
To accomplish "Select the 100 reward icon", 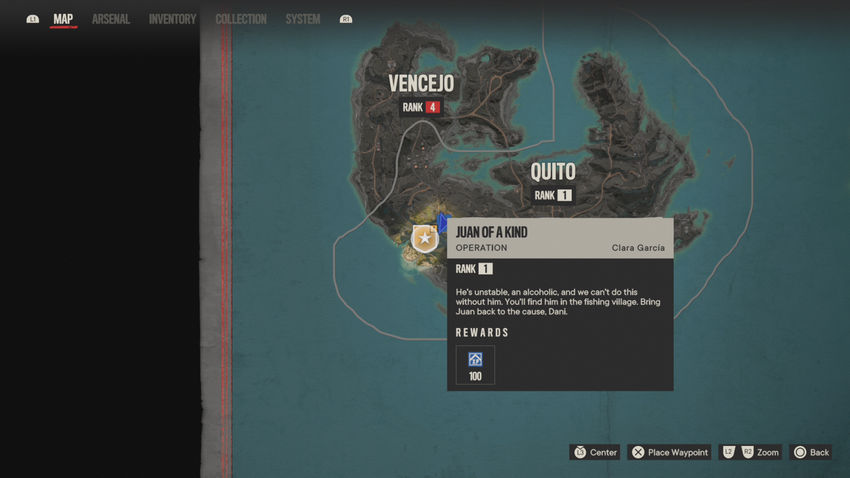I will (x=475, y=364).
